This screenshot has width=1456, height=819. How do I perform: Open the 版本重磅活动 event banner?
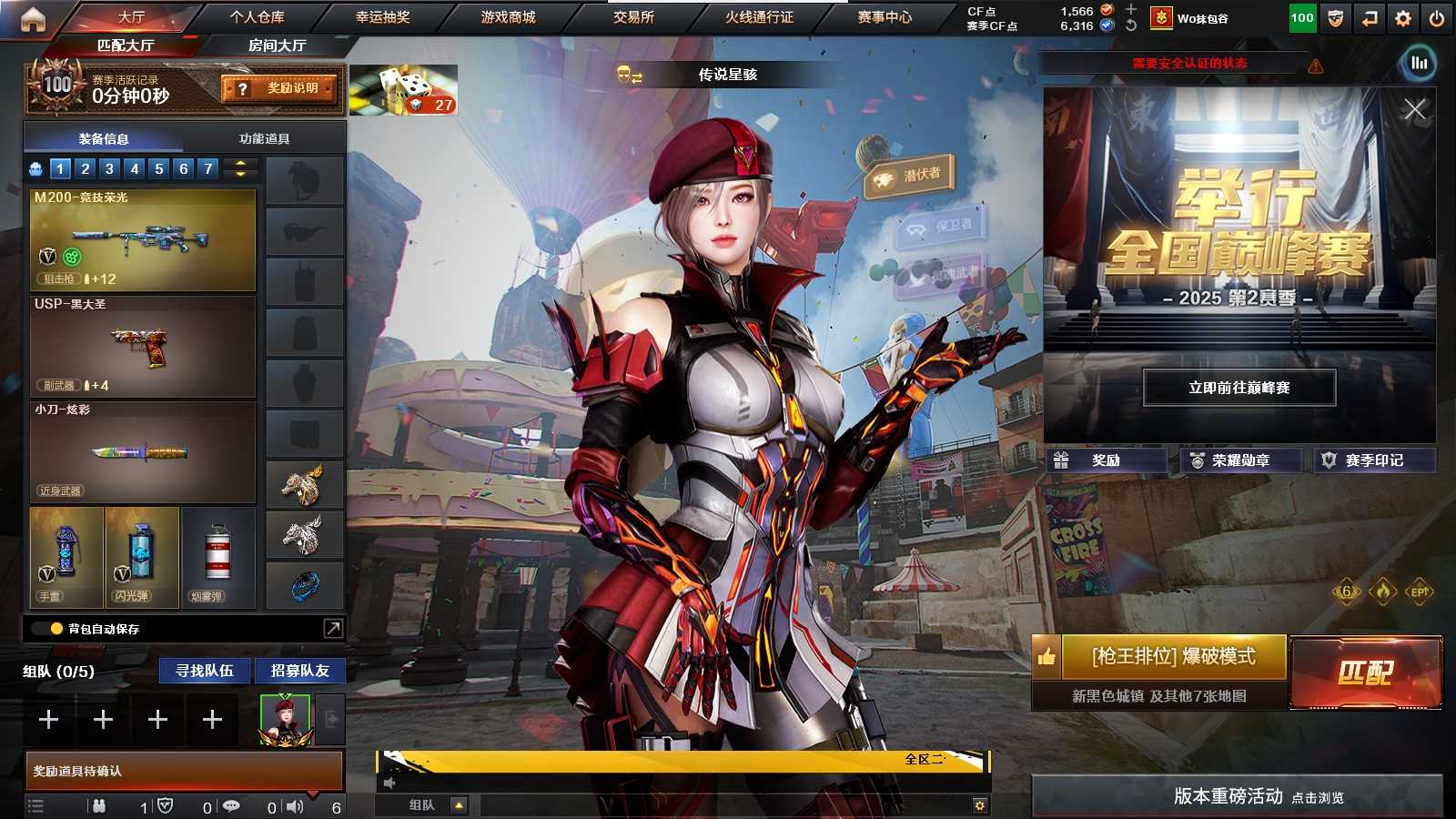click(x=1237, y=796)
